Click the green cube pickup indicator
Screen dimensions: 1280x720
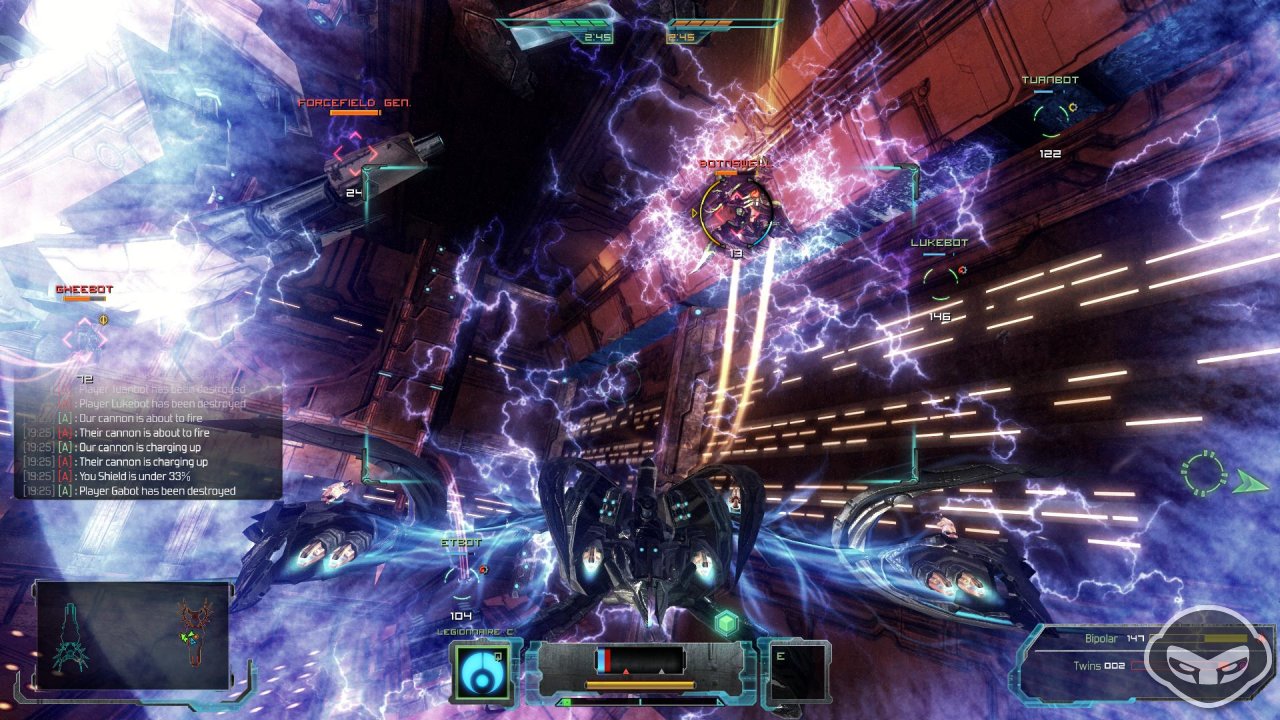[726, 623]
